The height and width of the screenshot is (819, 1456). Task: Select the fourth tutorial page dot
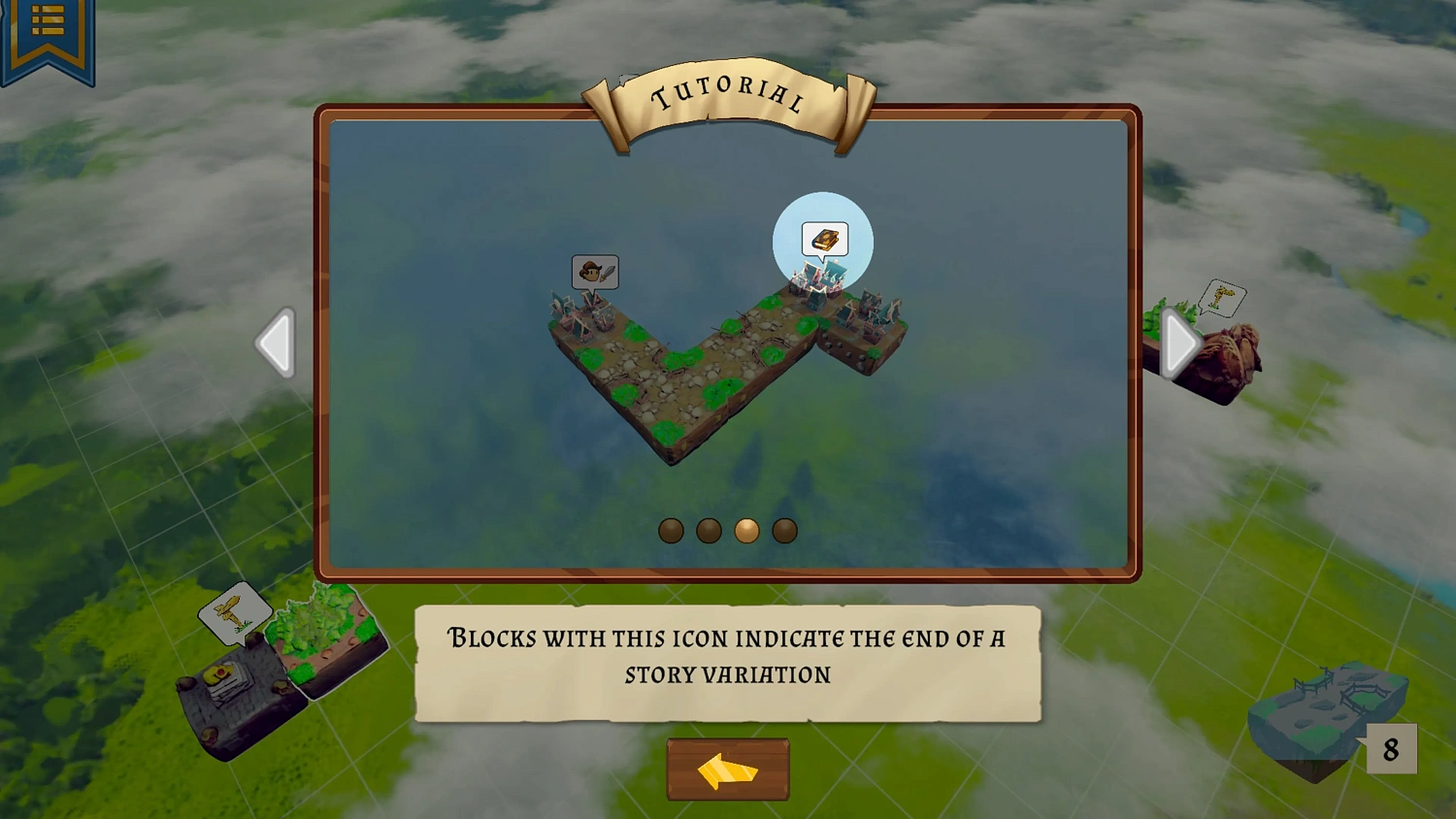(x=784, y=530)
